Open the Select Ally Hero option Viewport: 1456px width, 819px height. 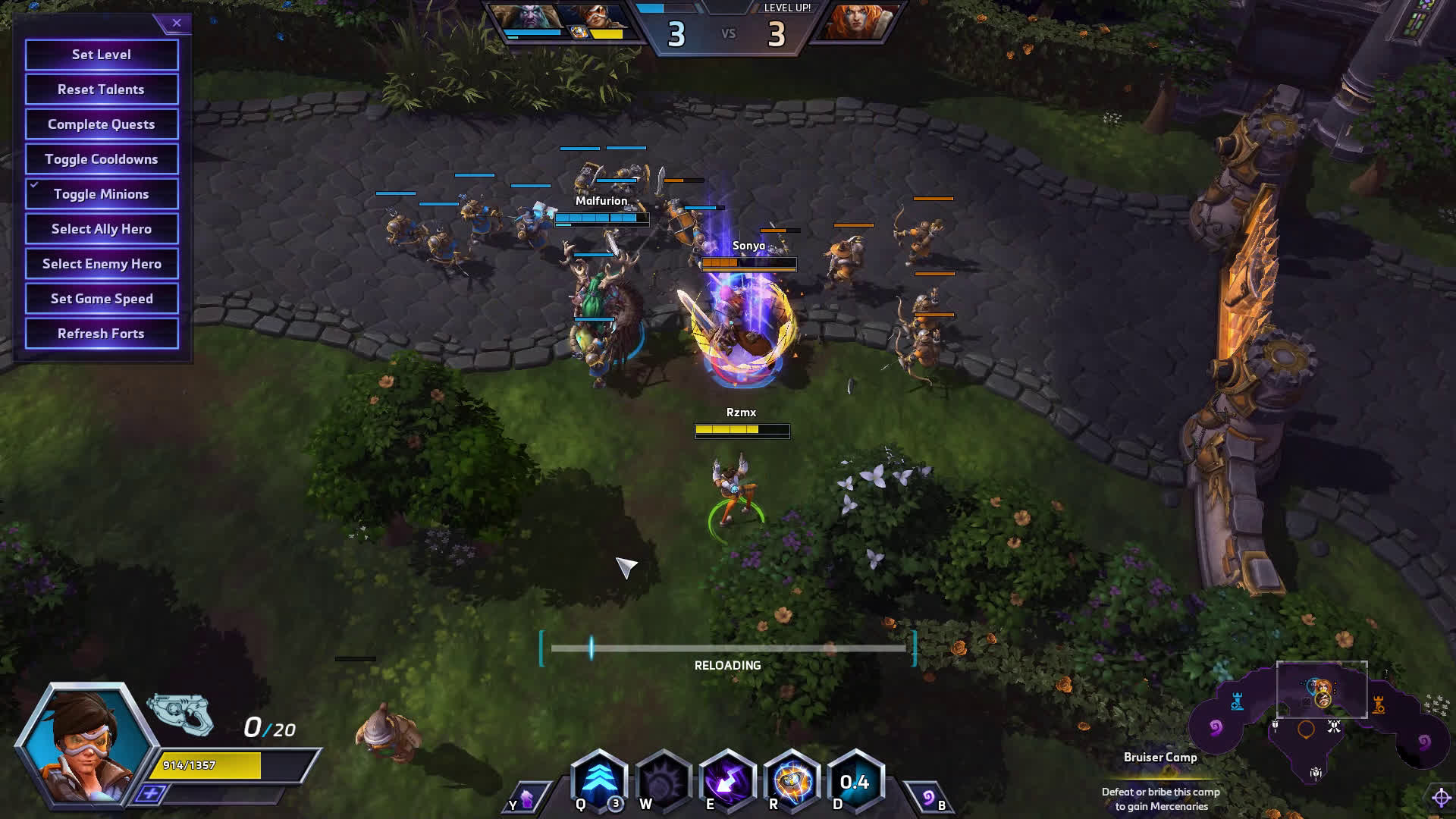(102, 229)
